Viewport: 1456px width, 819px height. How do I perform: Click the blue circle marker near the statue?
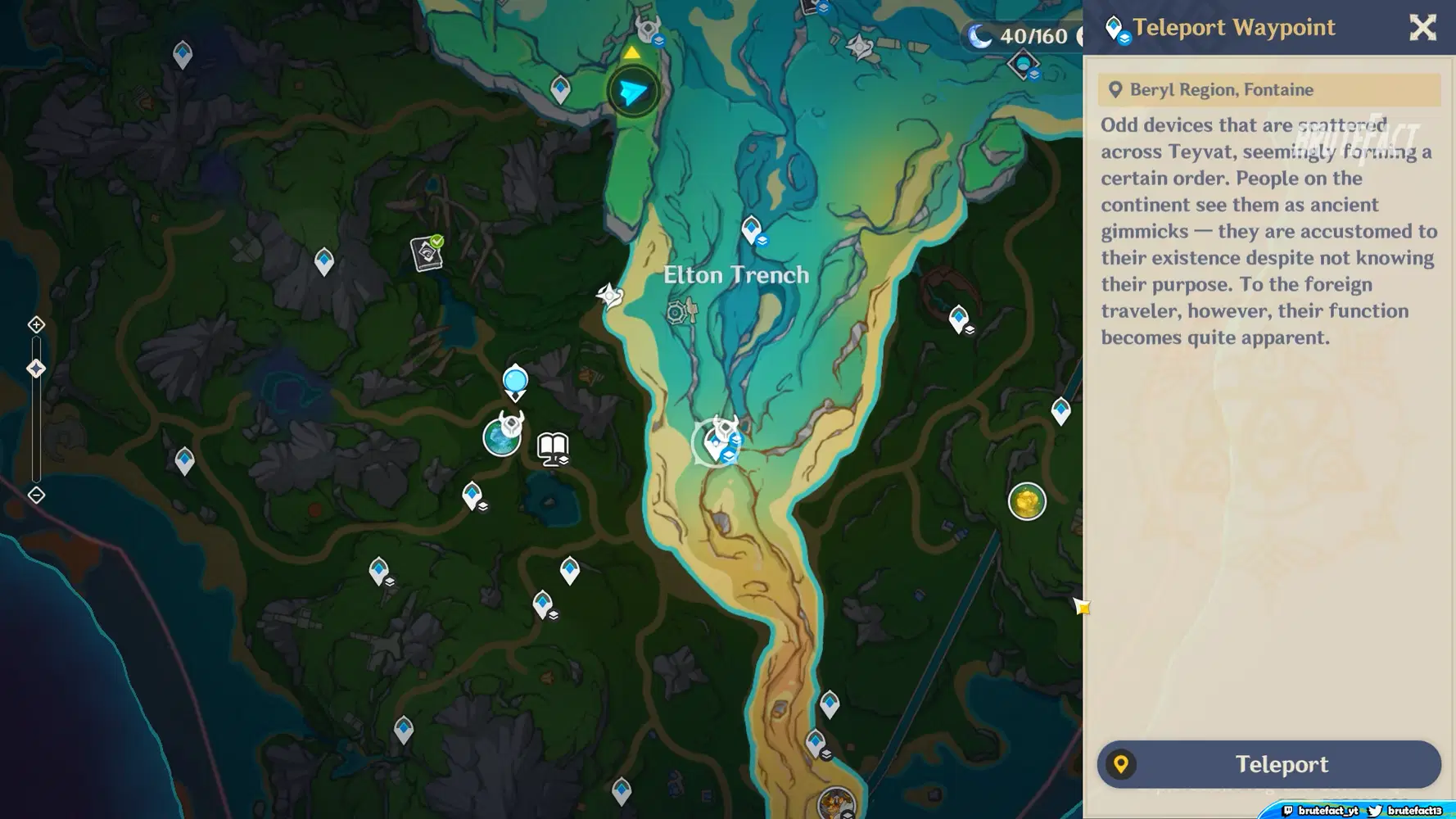click(x=514, y=378)
